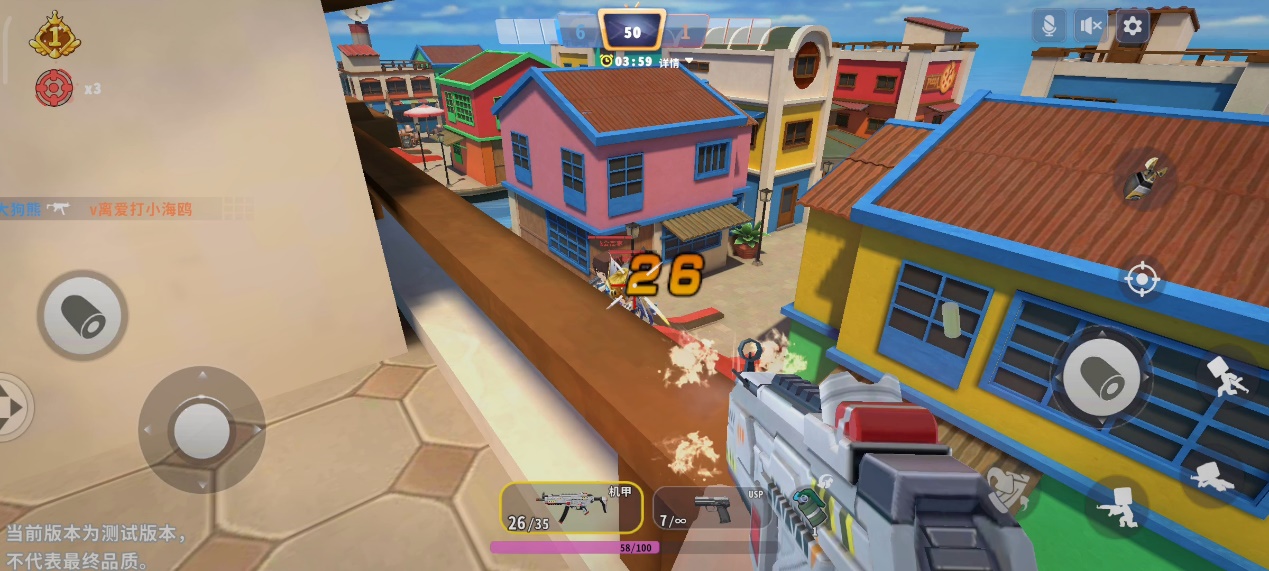Open the gear settings menu
This screenshot has height=571, width=1269.
pos(1133,26)
